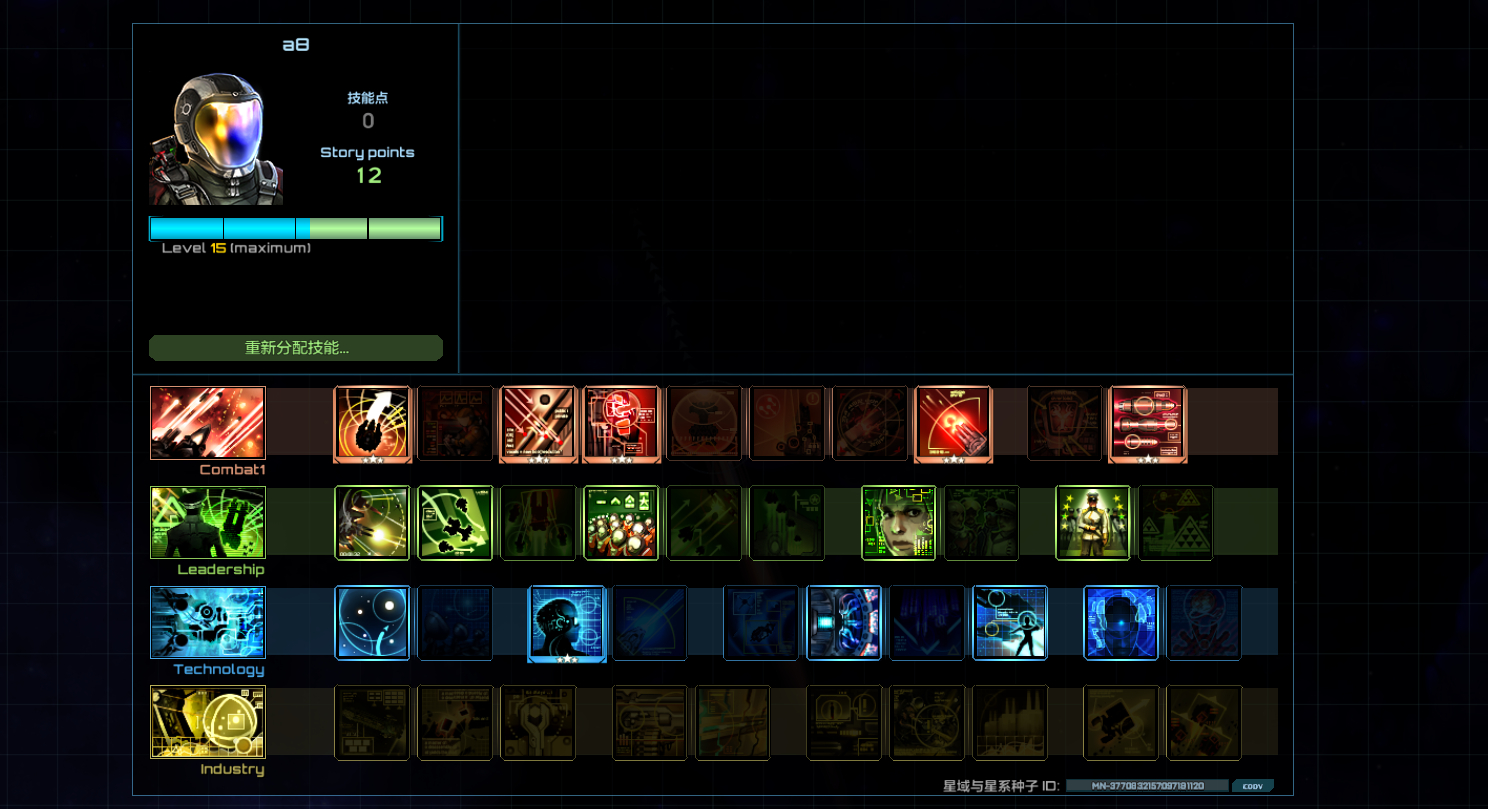Select the red gauntlet Combat skill
This screenshot has width=1488, height=809.
pos(621,423)
